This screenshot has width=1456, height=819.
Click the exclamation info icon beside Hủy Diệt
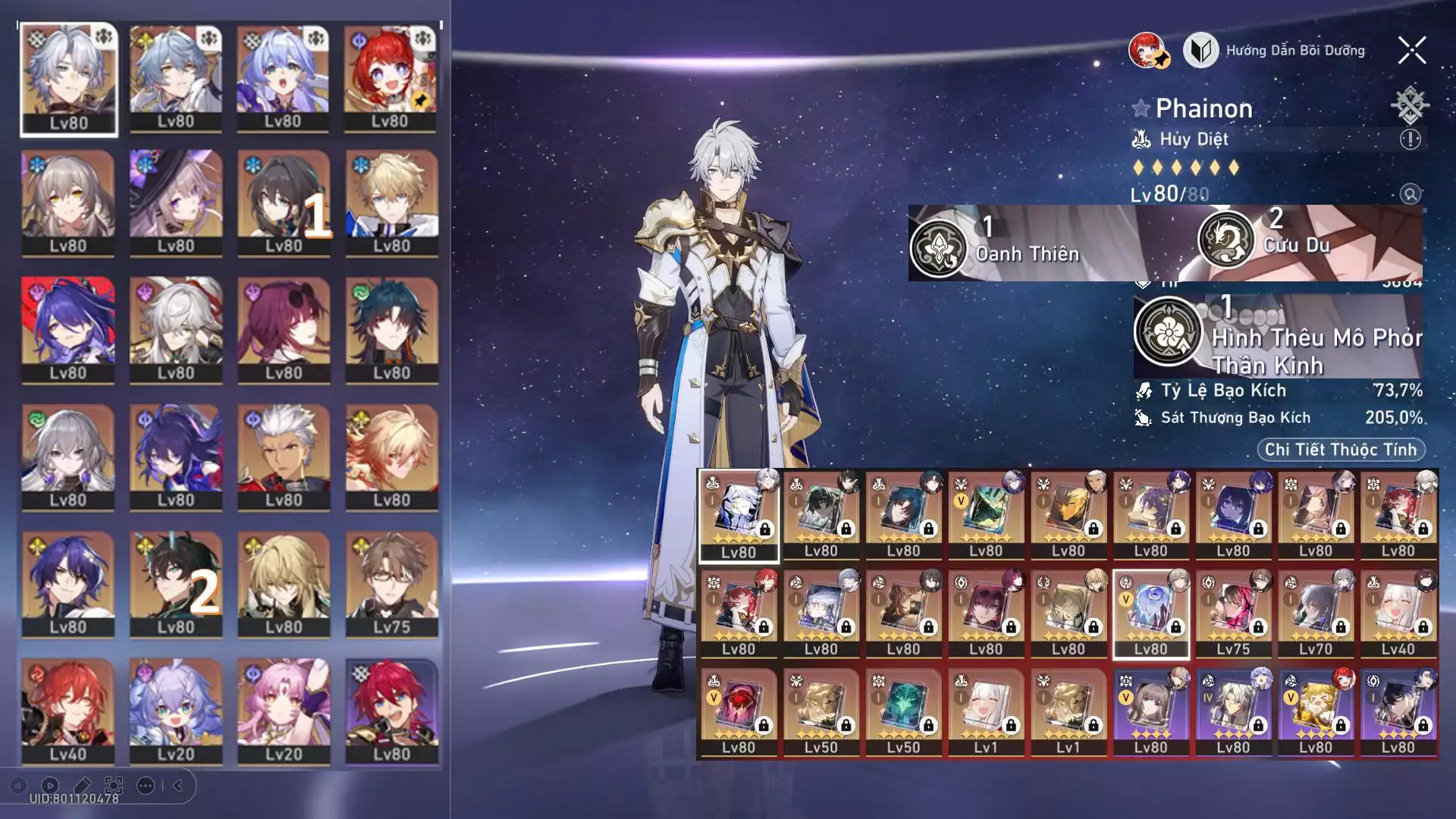click(x=1410, y=140)
